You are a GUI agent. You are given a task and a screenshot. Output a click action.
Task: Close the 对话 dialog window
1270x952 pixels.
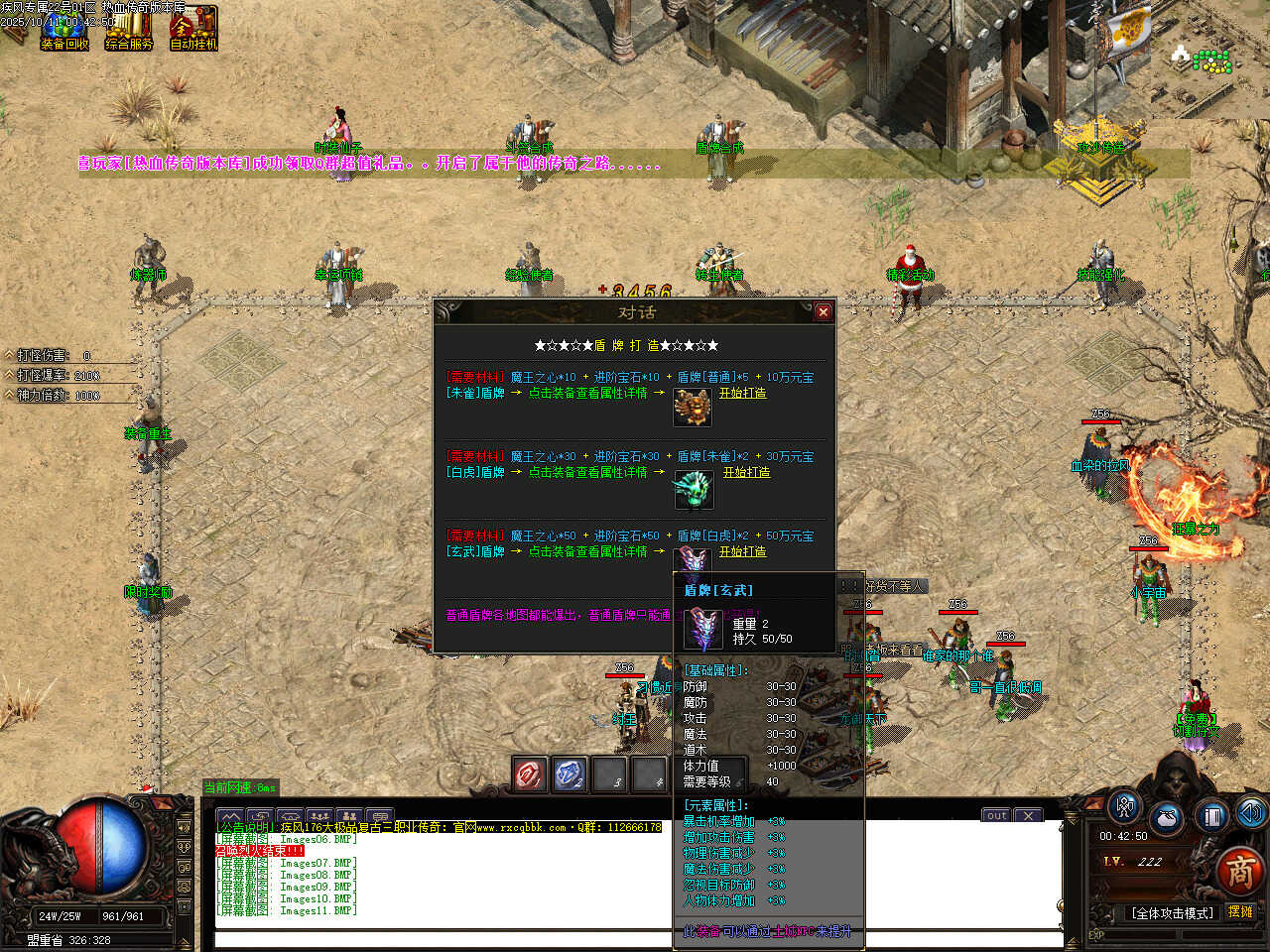(823, 312)
